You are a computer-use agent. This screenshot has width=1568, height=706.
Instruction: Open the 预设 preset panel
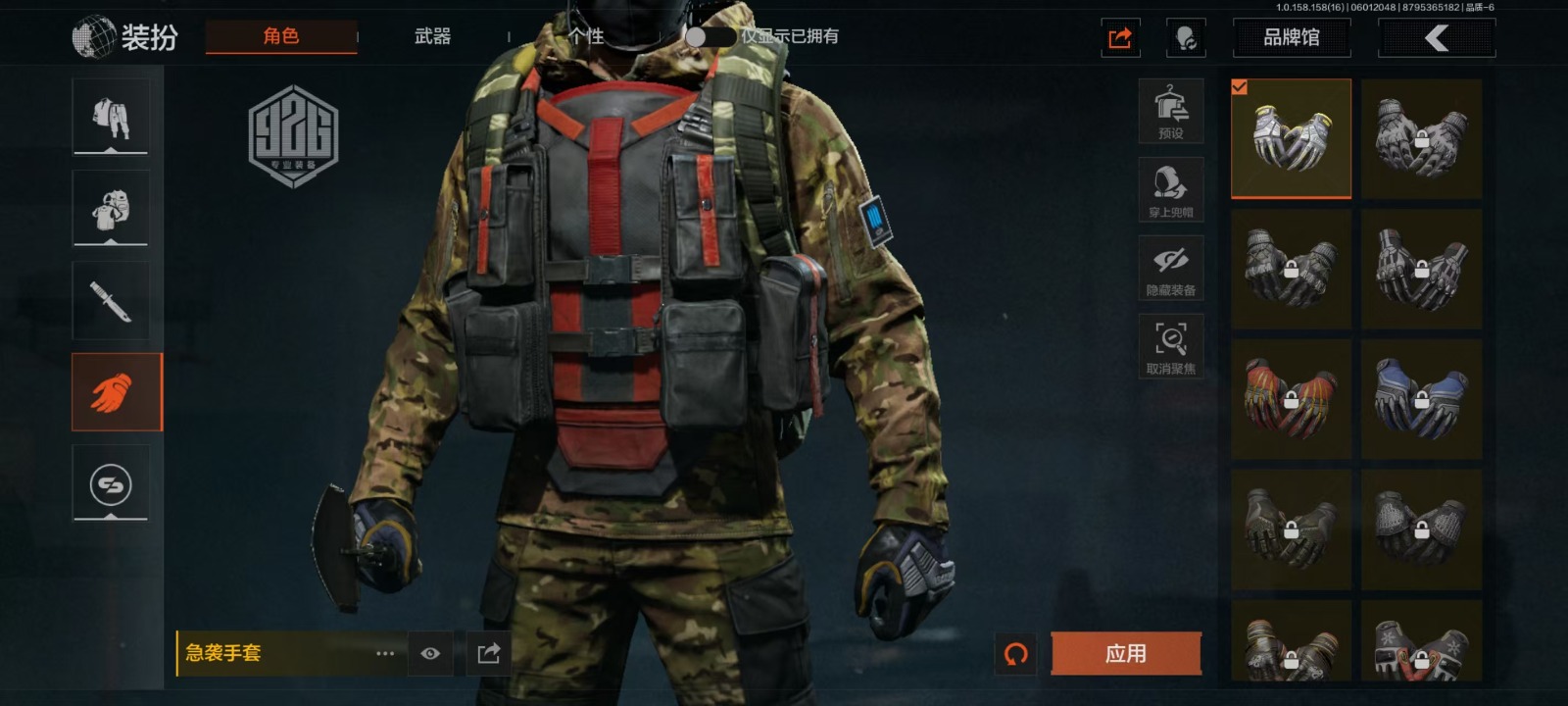1170,111
